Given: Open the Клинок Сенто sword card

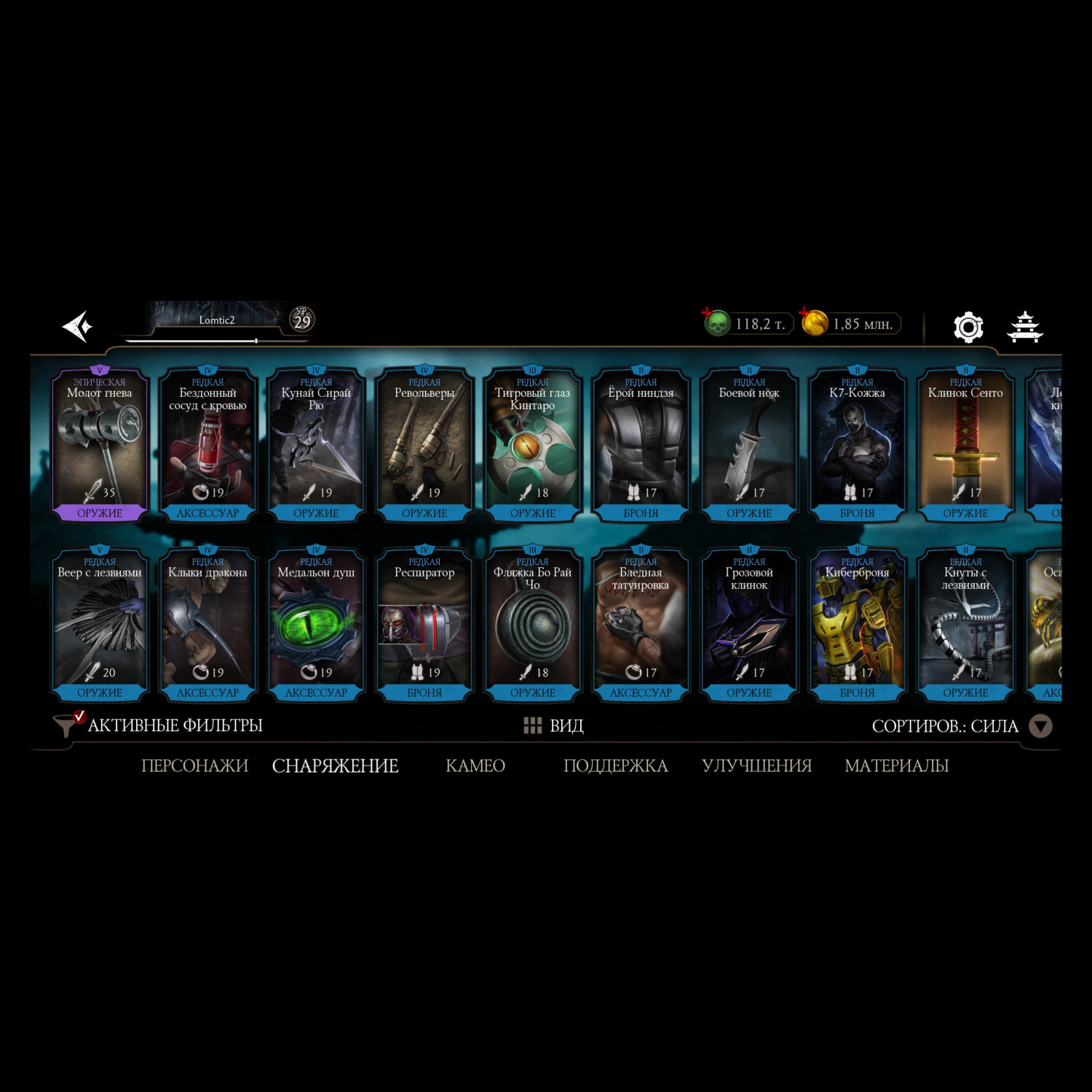Looking at the screenshot, I should point(965,444).
